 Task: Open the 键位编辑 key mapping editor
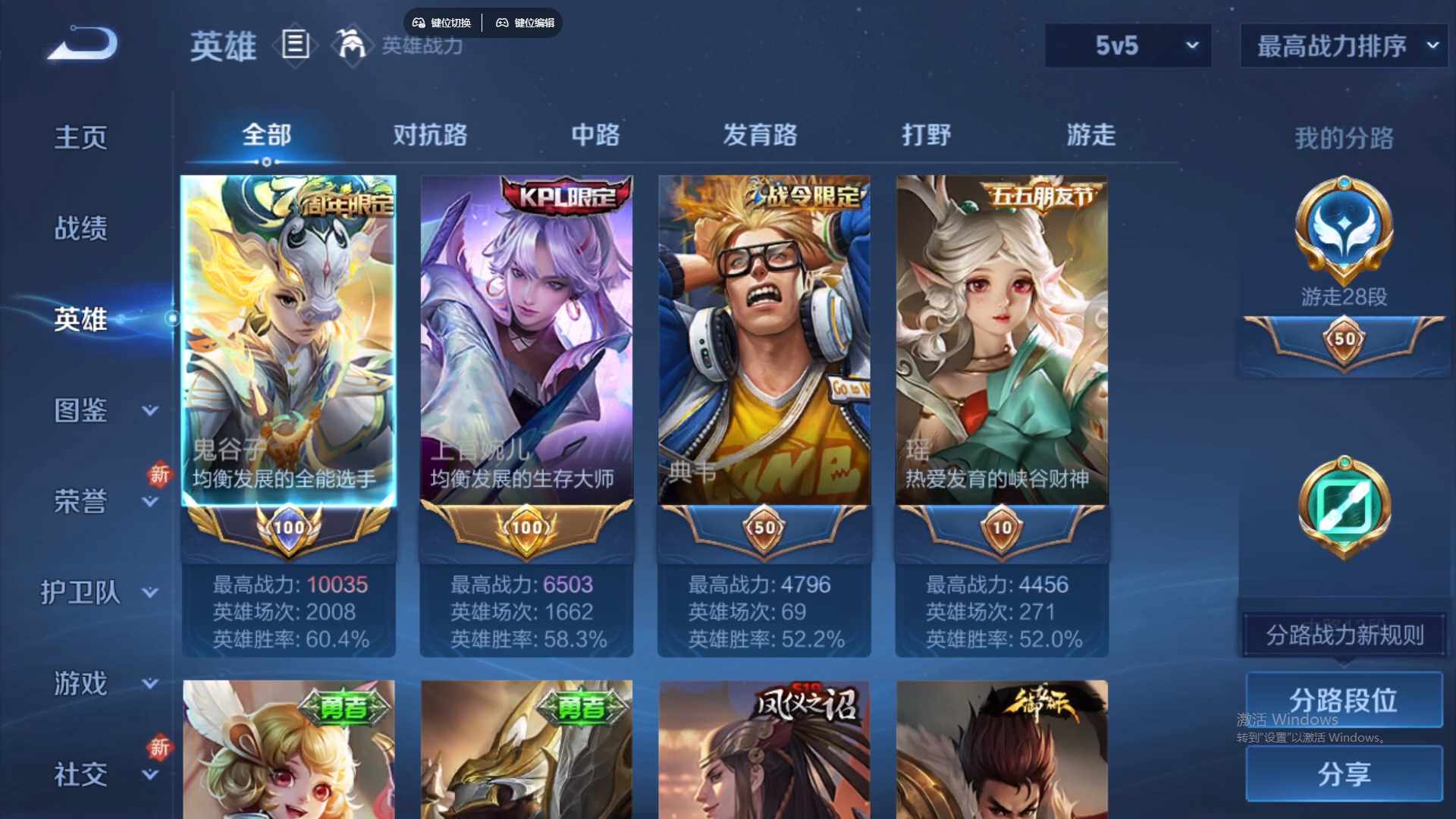526,23
